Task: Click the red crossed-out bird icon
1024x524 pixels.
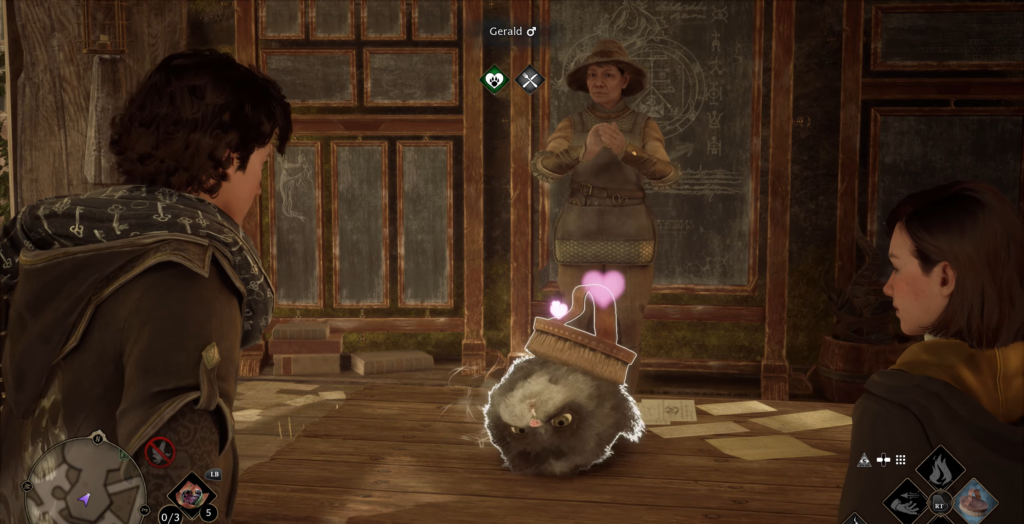Action: (159, 452)
